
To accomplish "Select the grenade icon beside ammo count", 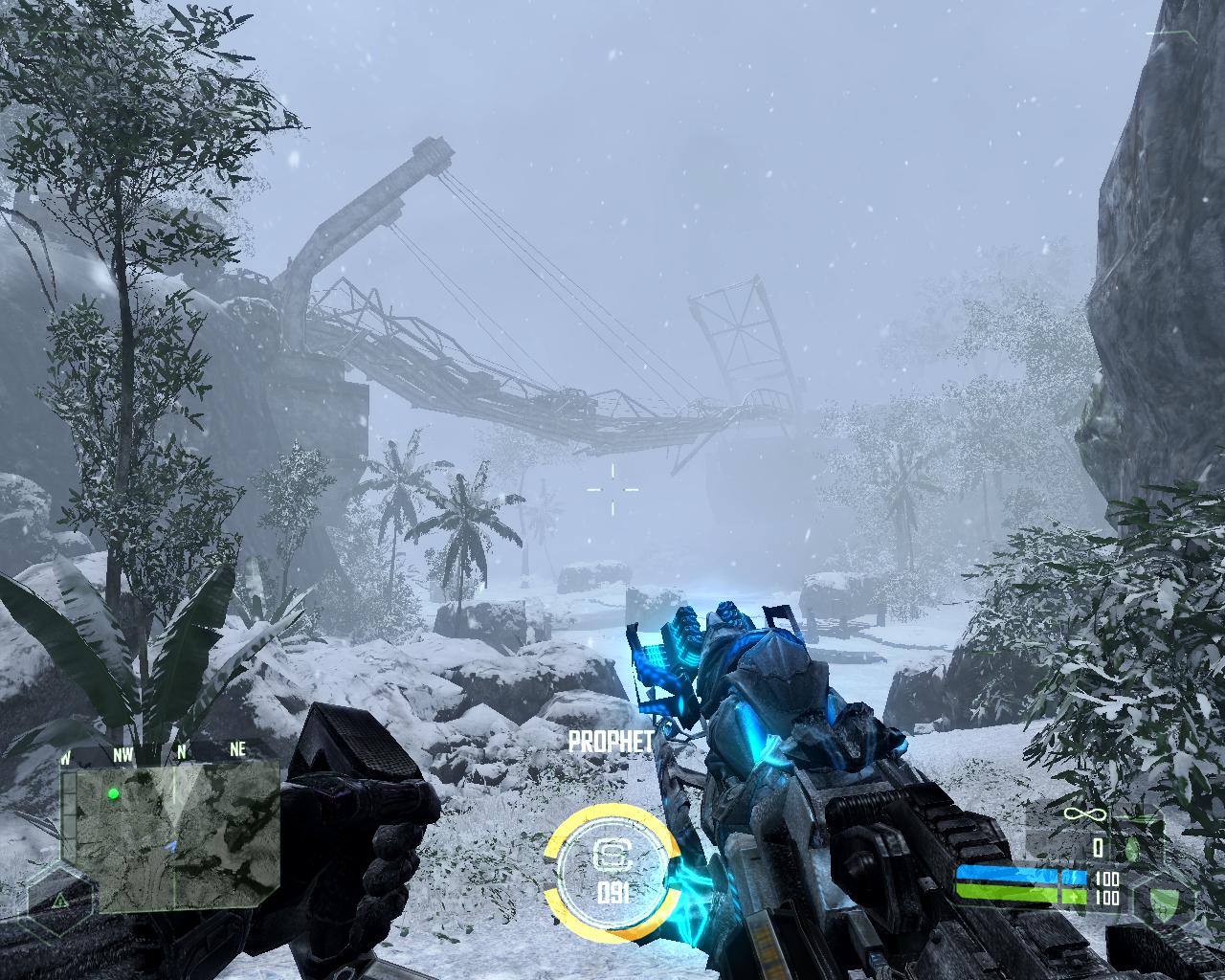I will (x=1132, y=848).
